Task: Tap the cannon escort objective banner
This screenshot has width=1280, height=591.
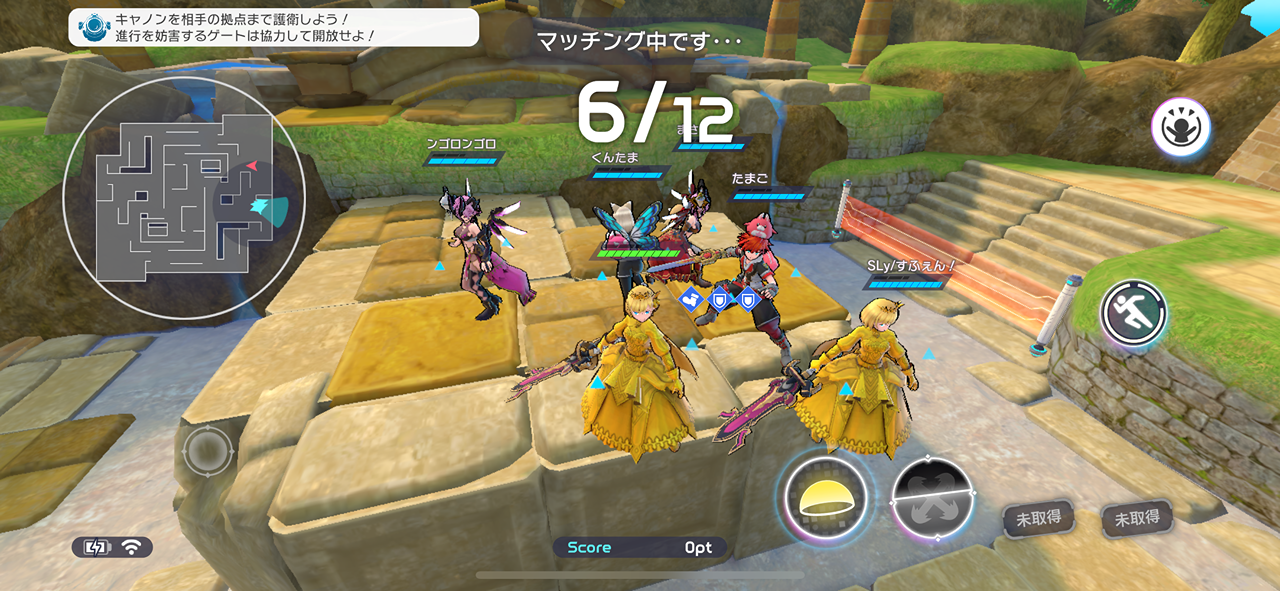Action: pyautogui.click(x=273, y=27)
